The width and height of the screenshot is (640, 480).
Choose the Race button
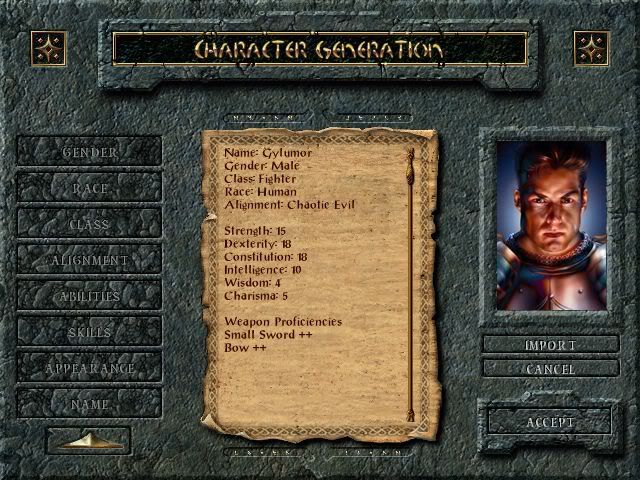click(x=89, y=188)
